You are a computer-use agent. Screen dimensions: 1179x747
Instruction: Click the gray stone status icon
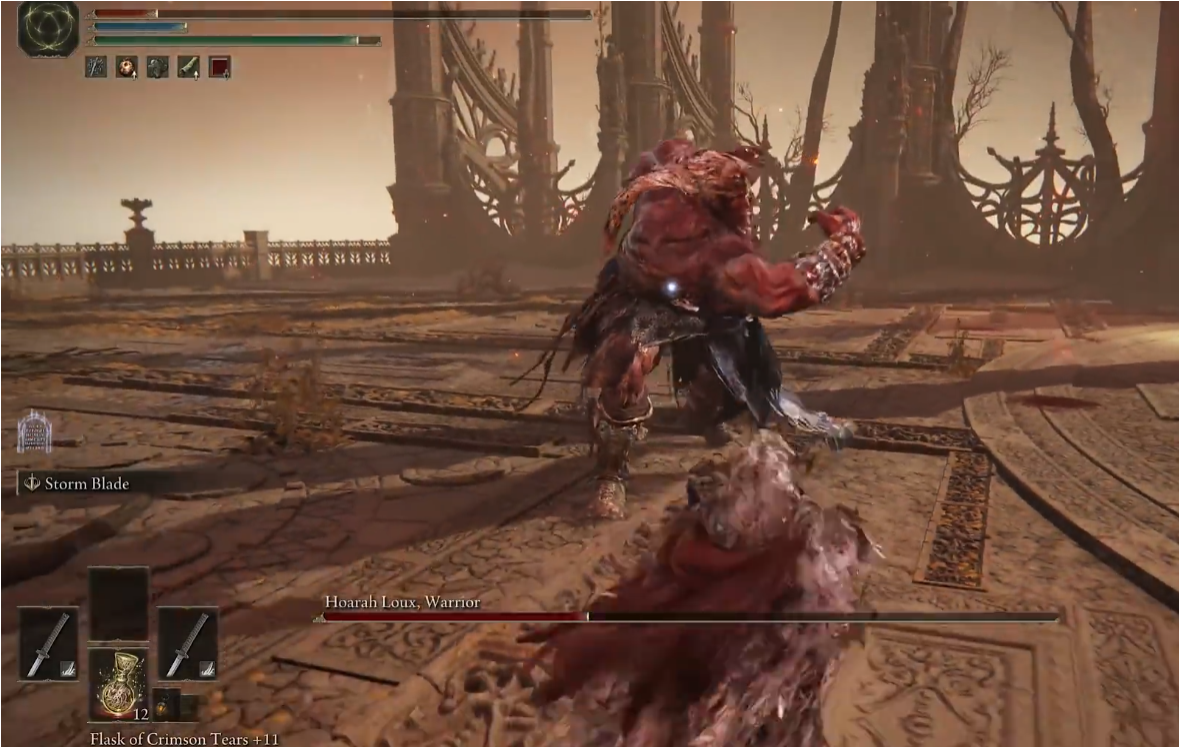(x=158, y=67)
